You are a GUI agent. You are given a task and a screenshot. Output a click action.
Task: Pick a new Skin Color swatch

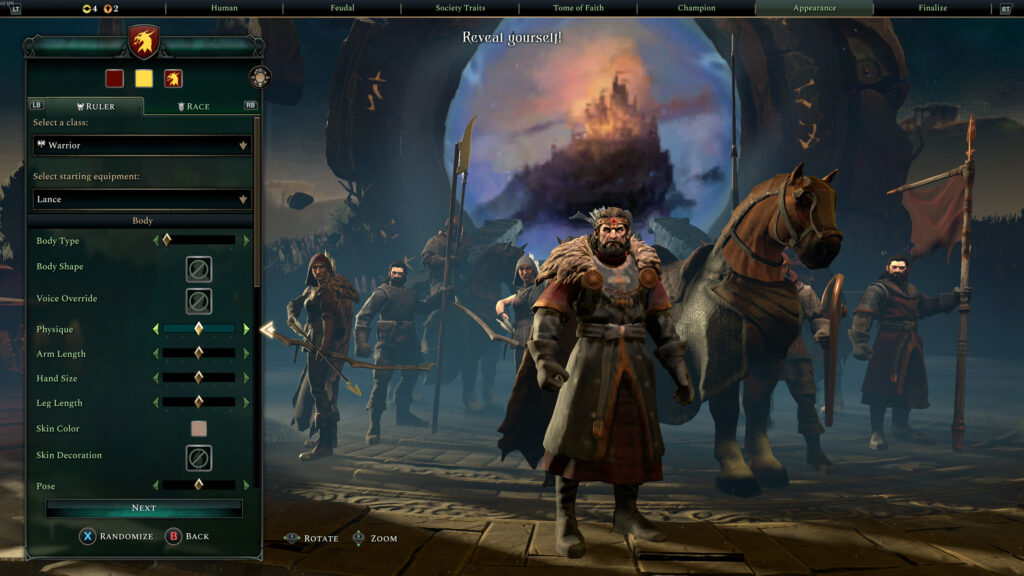coord(198,429)
